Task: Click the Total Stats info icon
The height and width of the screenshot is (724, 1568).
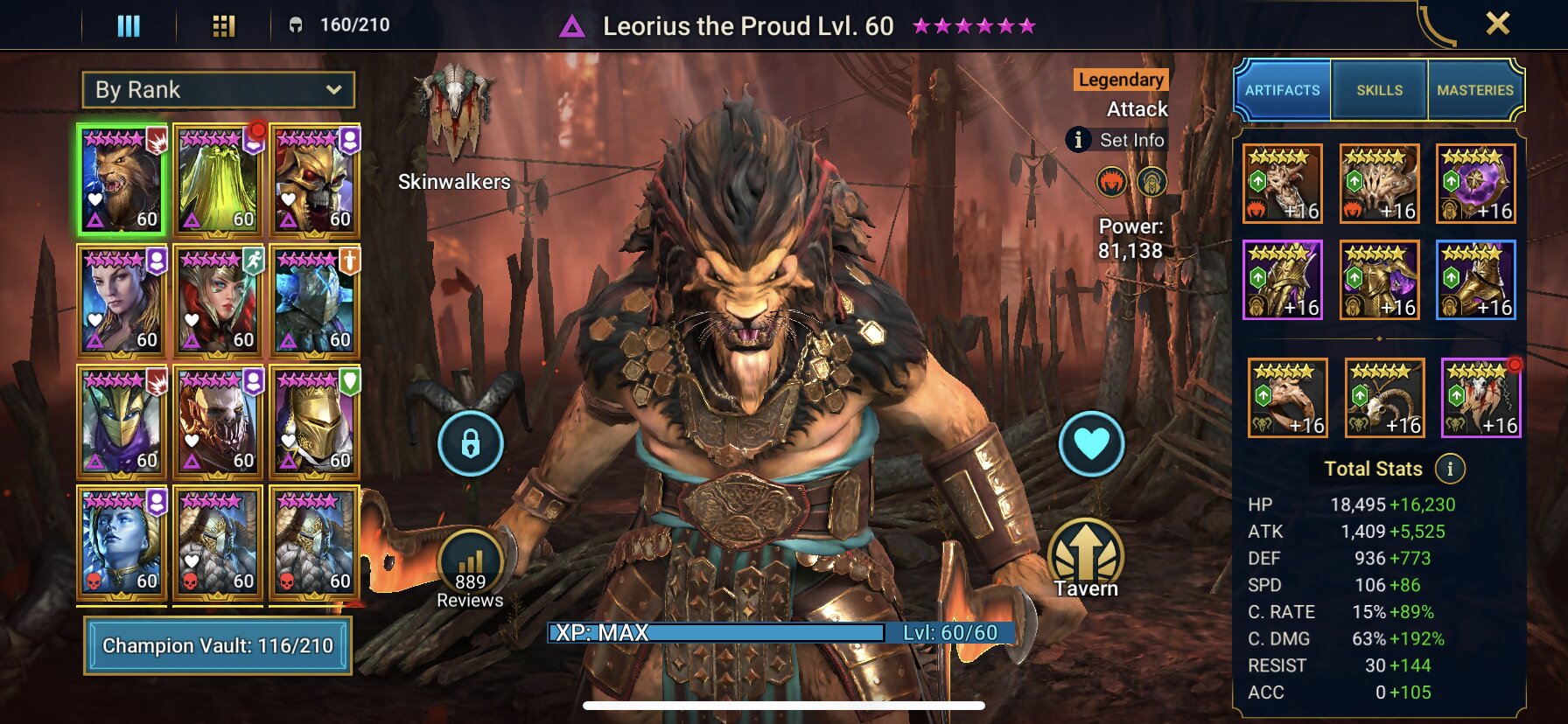Action: 1451,468
